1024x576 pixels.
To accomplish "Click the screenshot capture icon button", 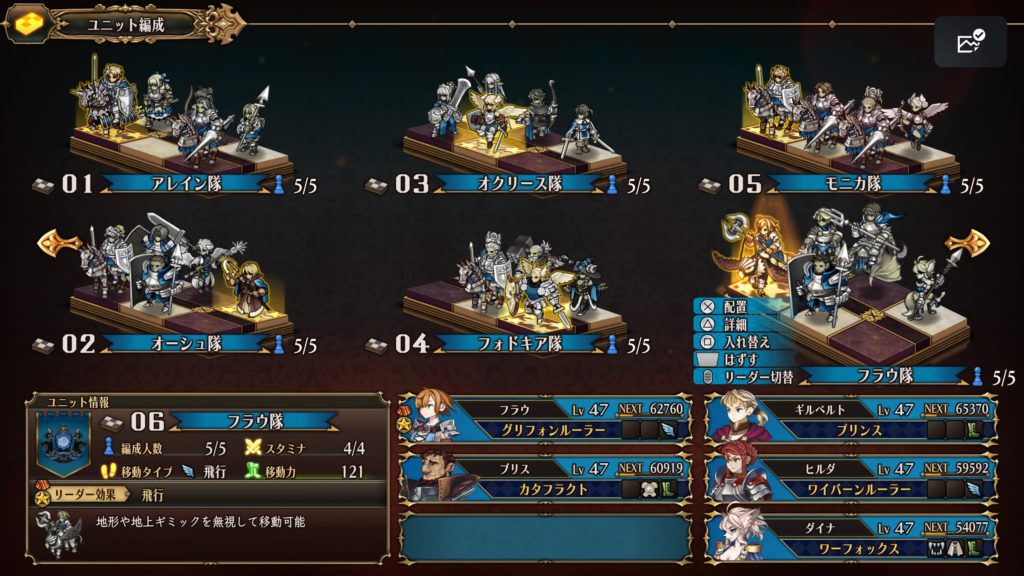I will coord(970,42).
